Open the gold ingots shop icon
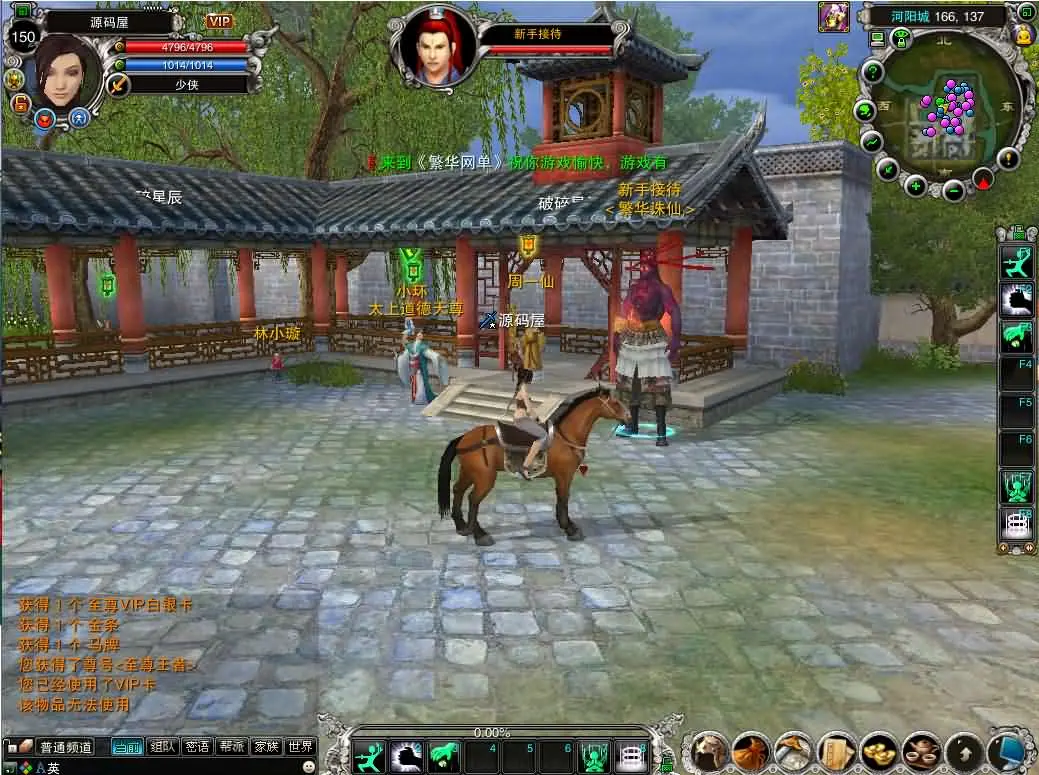 point(880,751)
